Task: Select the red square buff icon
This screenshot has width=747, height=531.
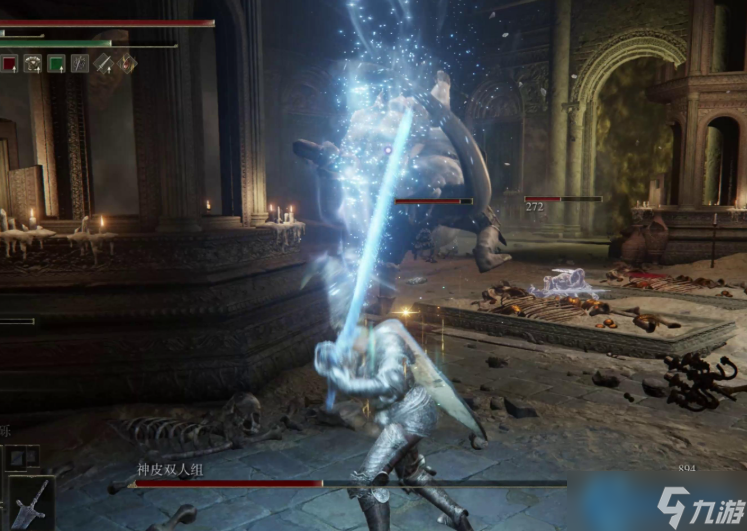Action: click(9, 63)
